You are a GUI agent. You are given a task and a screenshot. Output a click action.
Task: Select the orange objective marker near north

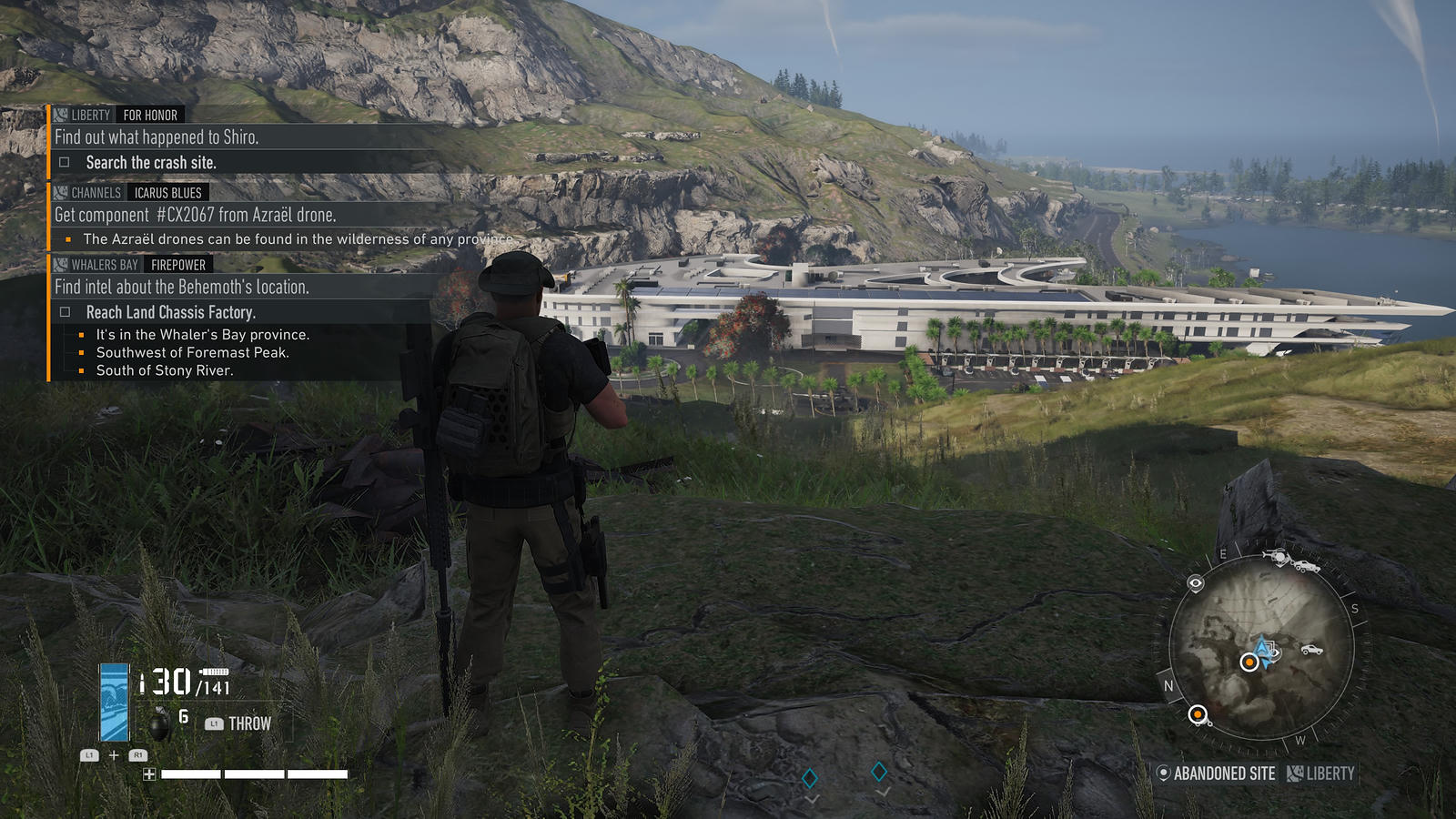coord(1198,714)
